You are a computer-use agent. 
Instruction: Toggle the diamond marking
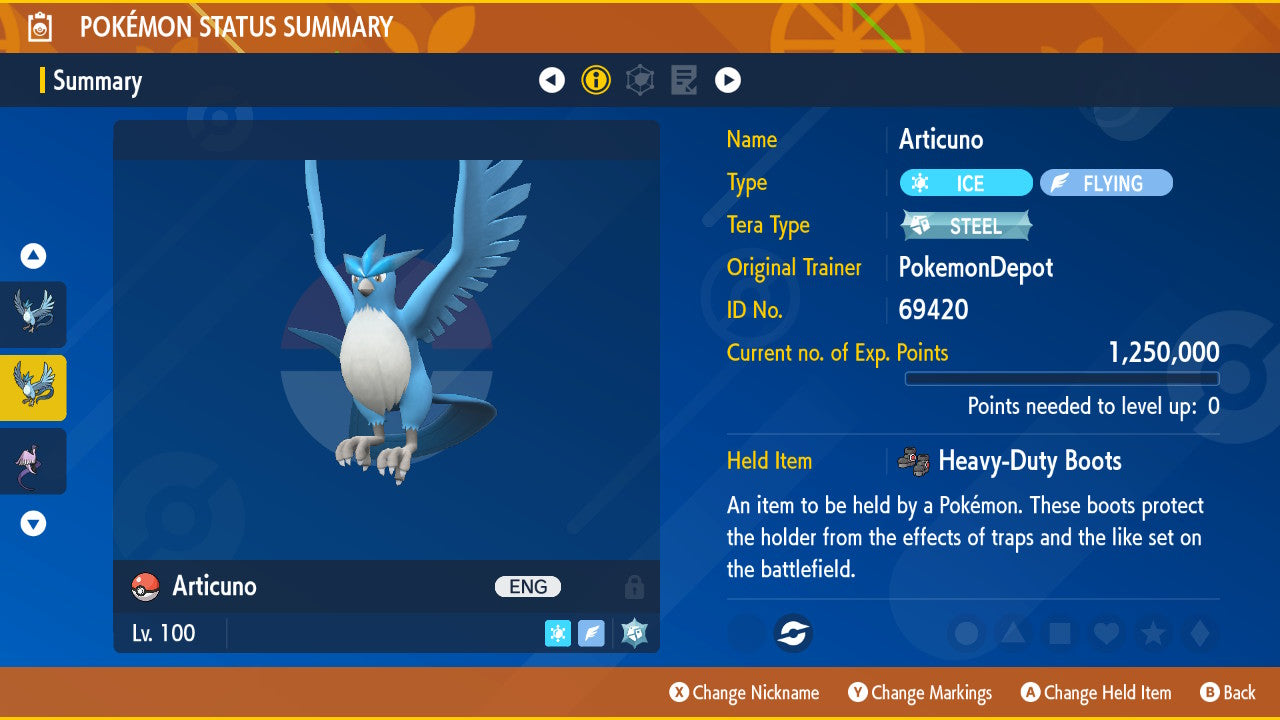(1199, 633)
